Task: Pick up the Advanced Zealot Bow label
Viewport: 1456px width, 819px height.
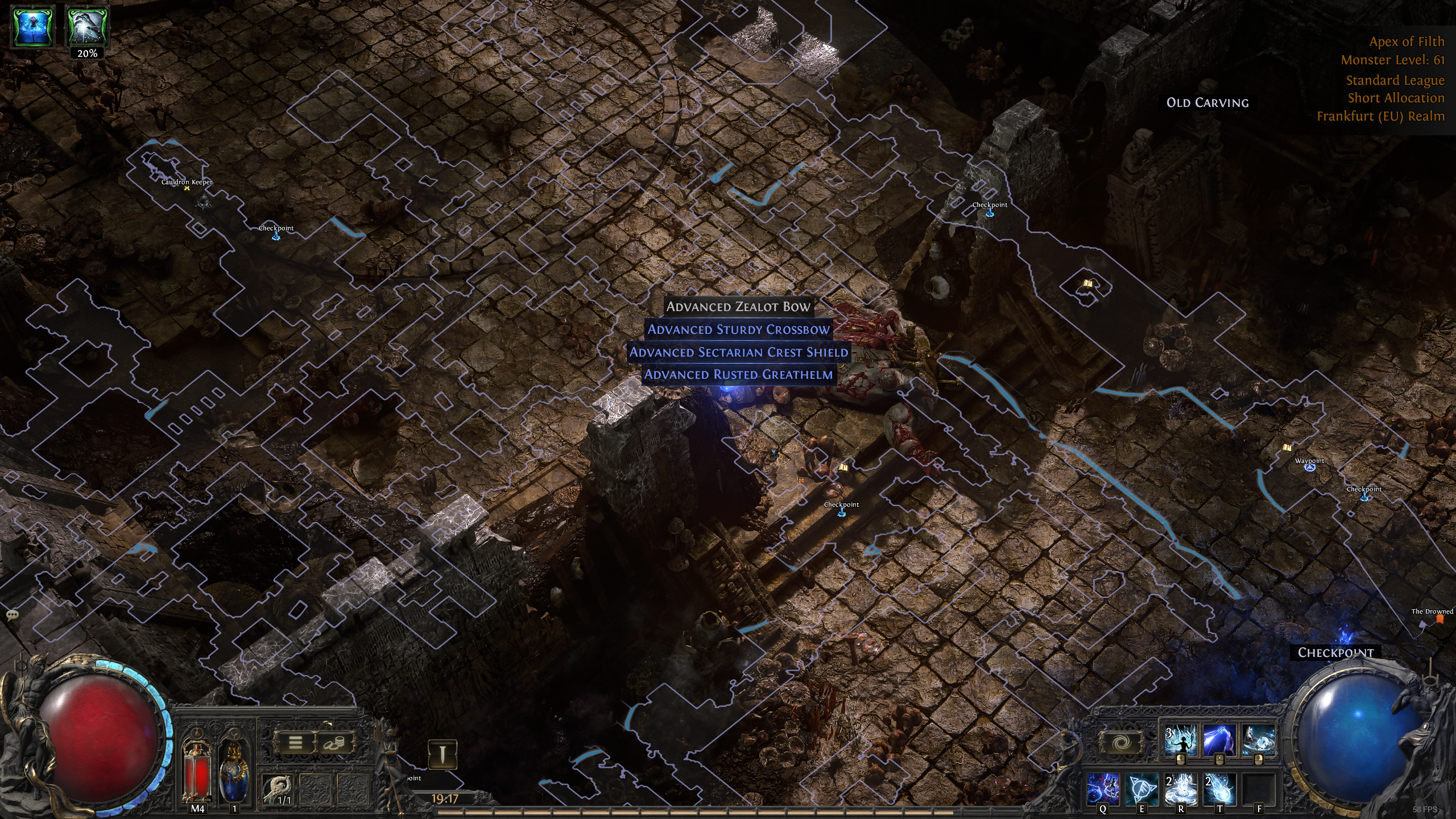Action: (738, 307)
